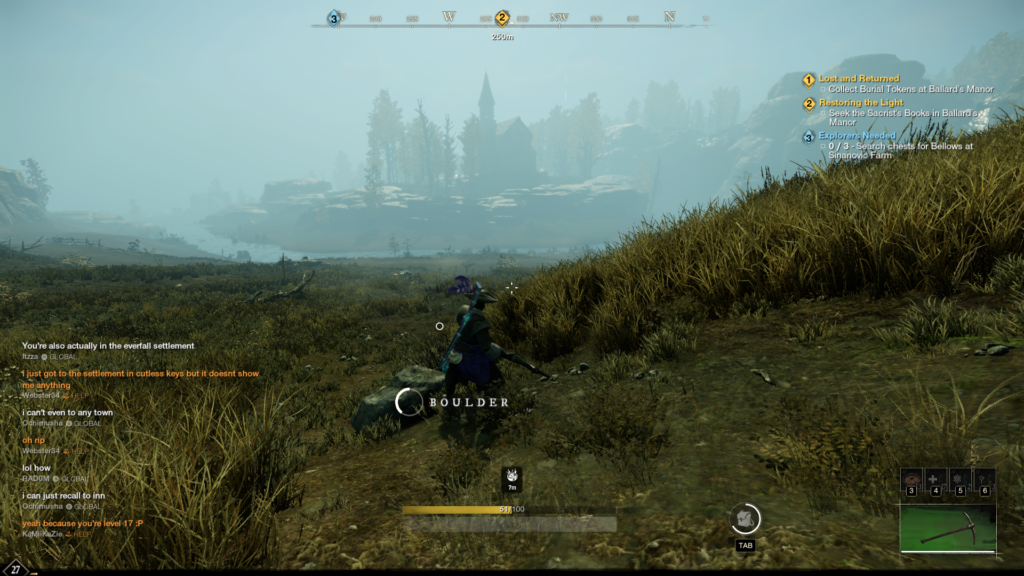Select the Explorers Needed quest entry
Viewport: 1024px width, 576px height.
(x=857, y=135)
